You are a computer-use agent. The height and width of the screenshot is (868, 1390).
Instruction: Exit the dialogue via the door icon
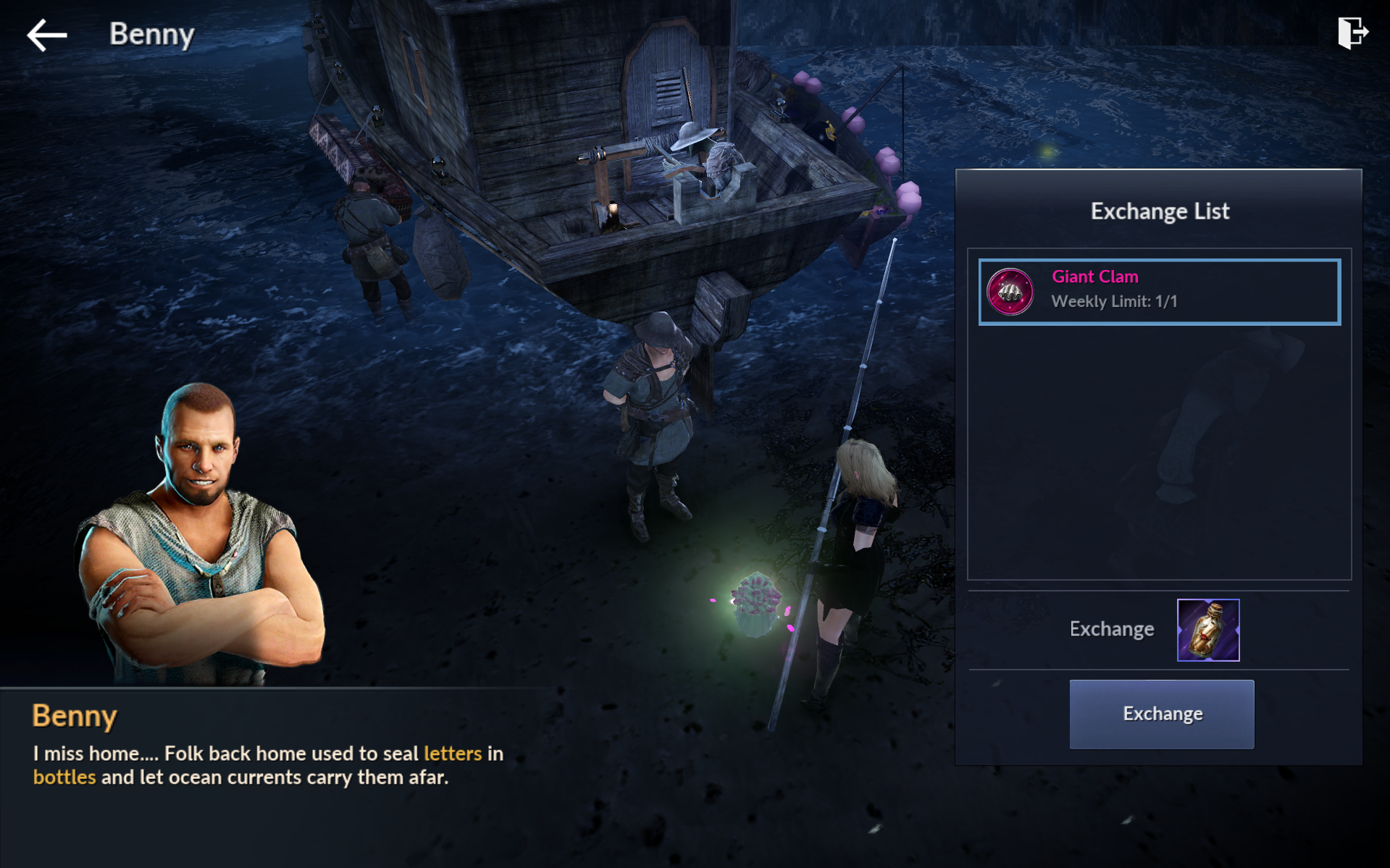1352,33
